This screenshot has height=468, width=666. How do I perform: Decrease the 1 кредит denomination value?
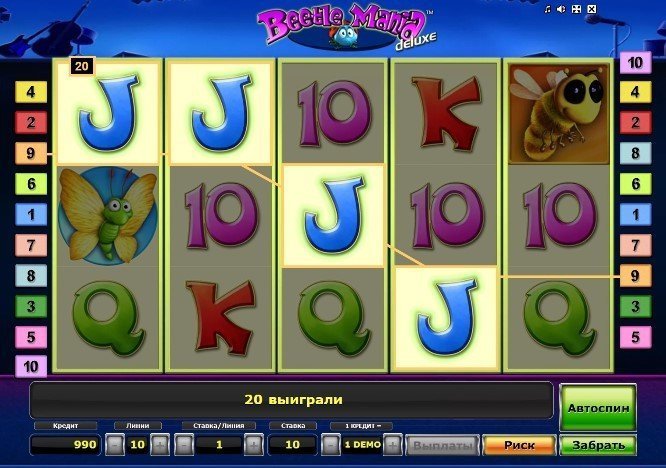(331, 445)
